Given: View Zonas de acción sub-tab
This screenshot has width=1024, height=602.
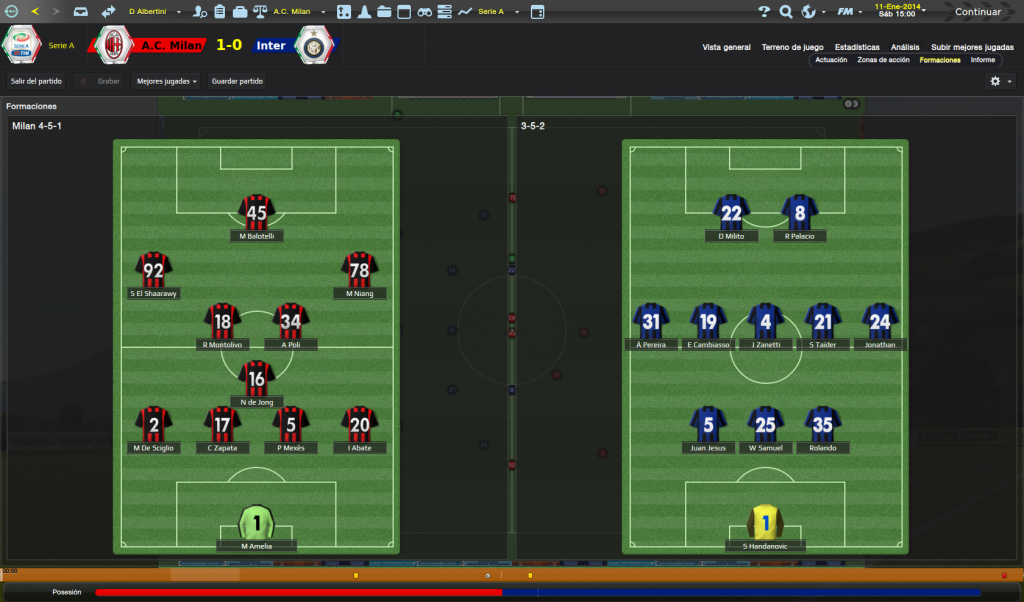Looking at the screenshot, I should click(x=883, y=60).
